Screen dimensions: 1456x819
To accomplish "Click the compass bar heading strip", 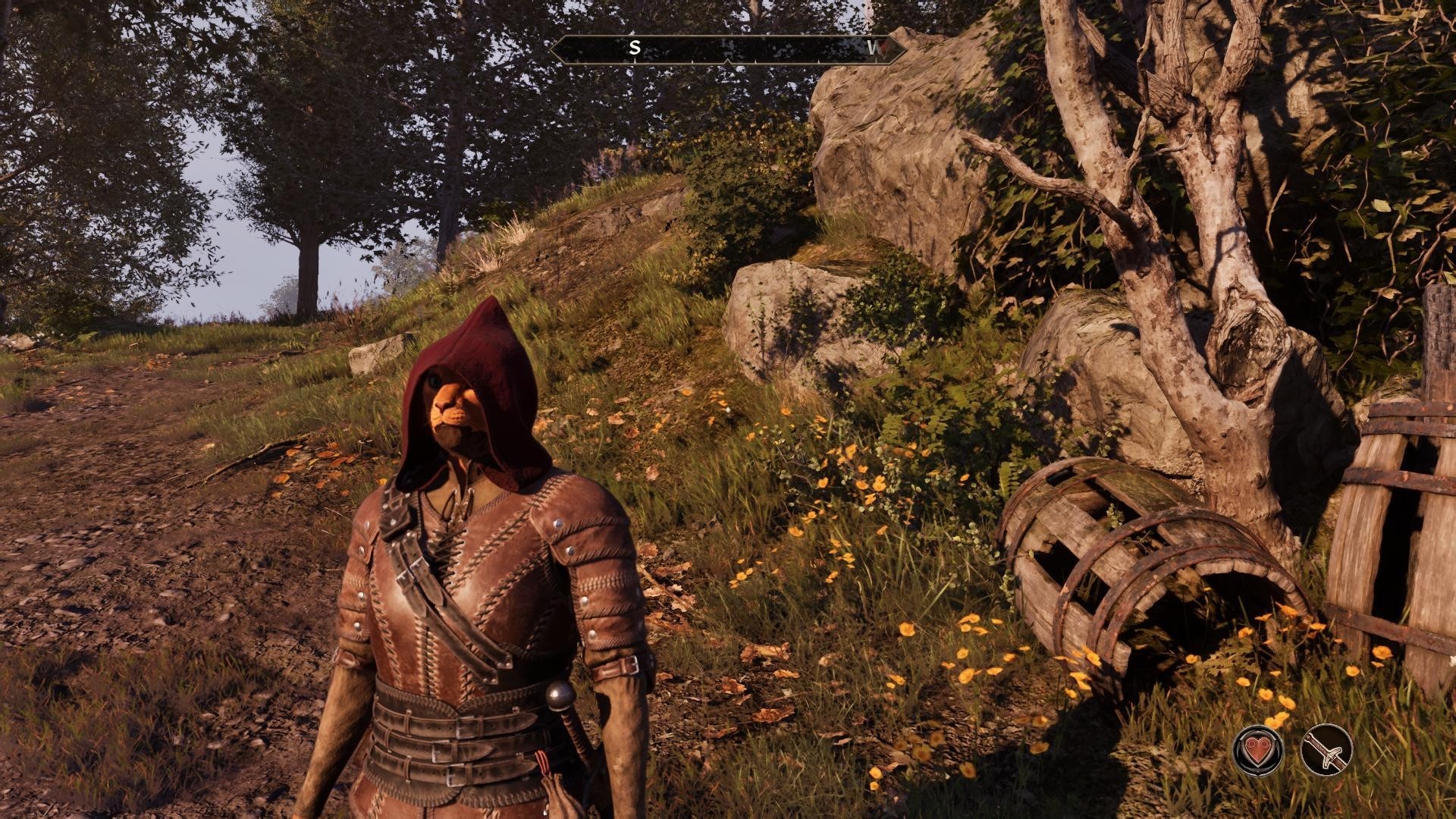I will pyautogui.click(x=727, y=49).
